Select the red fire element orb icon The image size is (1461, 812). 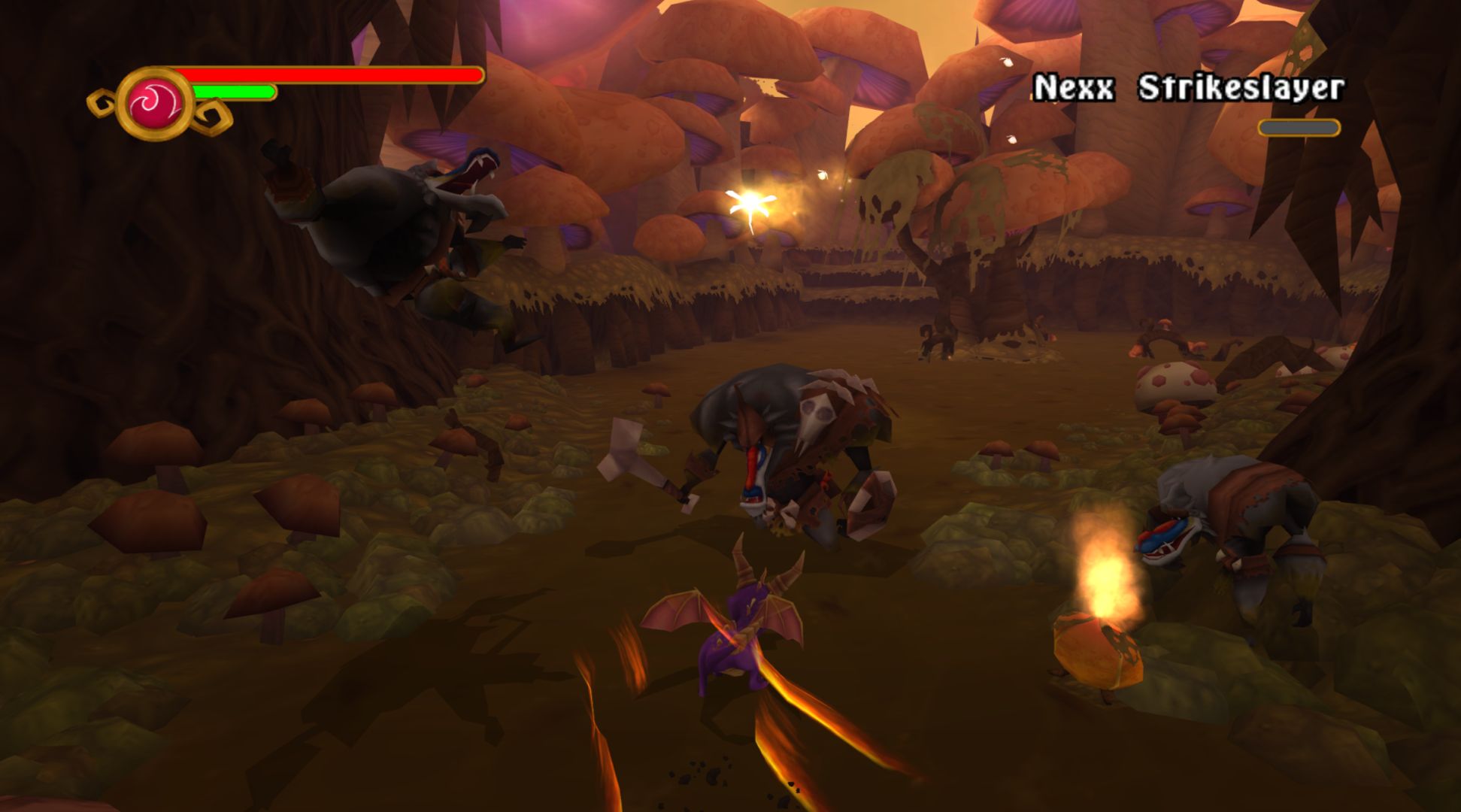[x=156, y=104]
